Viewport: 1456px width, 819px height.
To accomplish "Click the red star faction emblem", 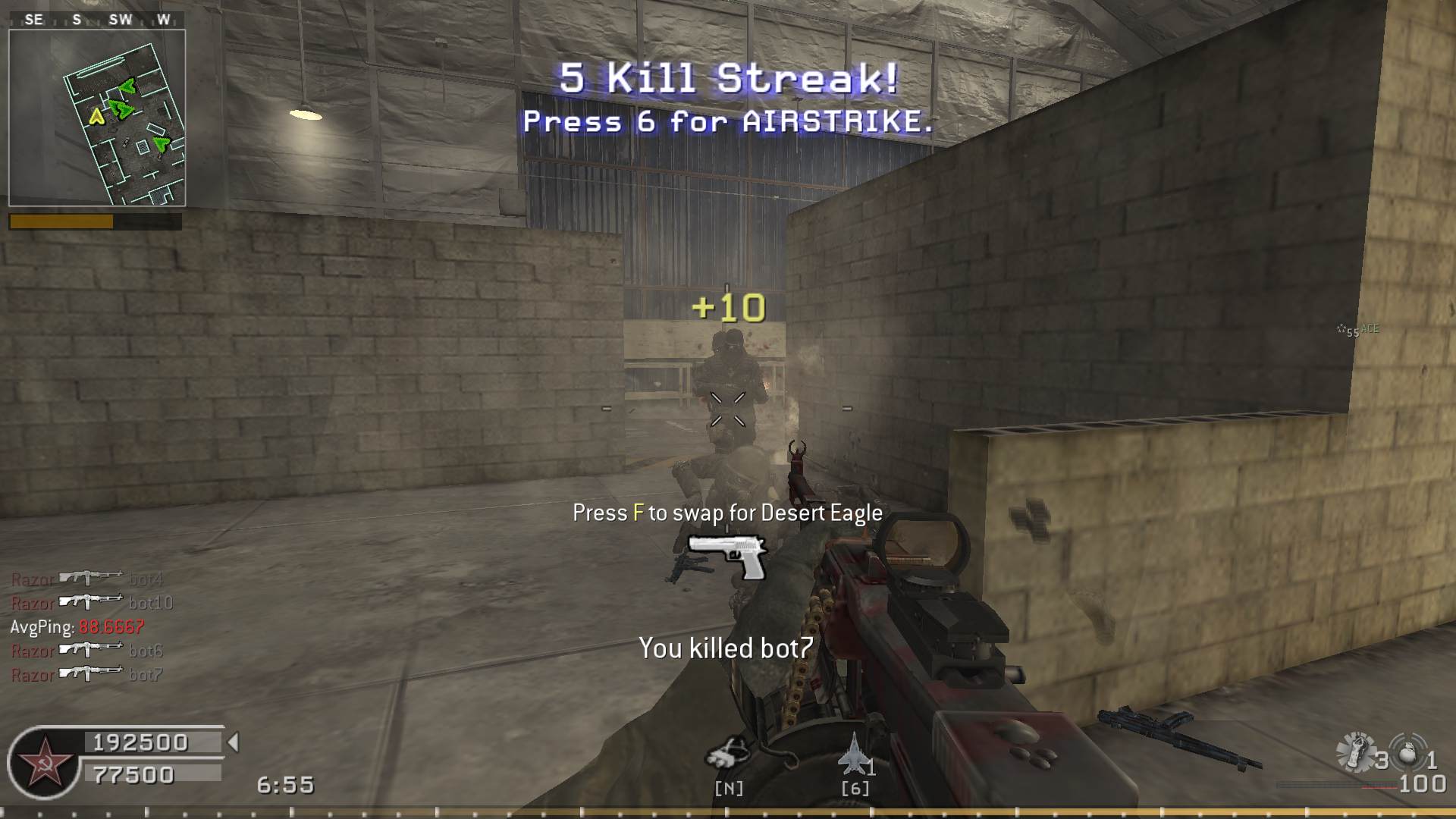I will coord(43,762).
